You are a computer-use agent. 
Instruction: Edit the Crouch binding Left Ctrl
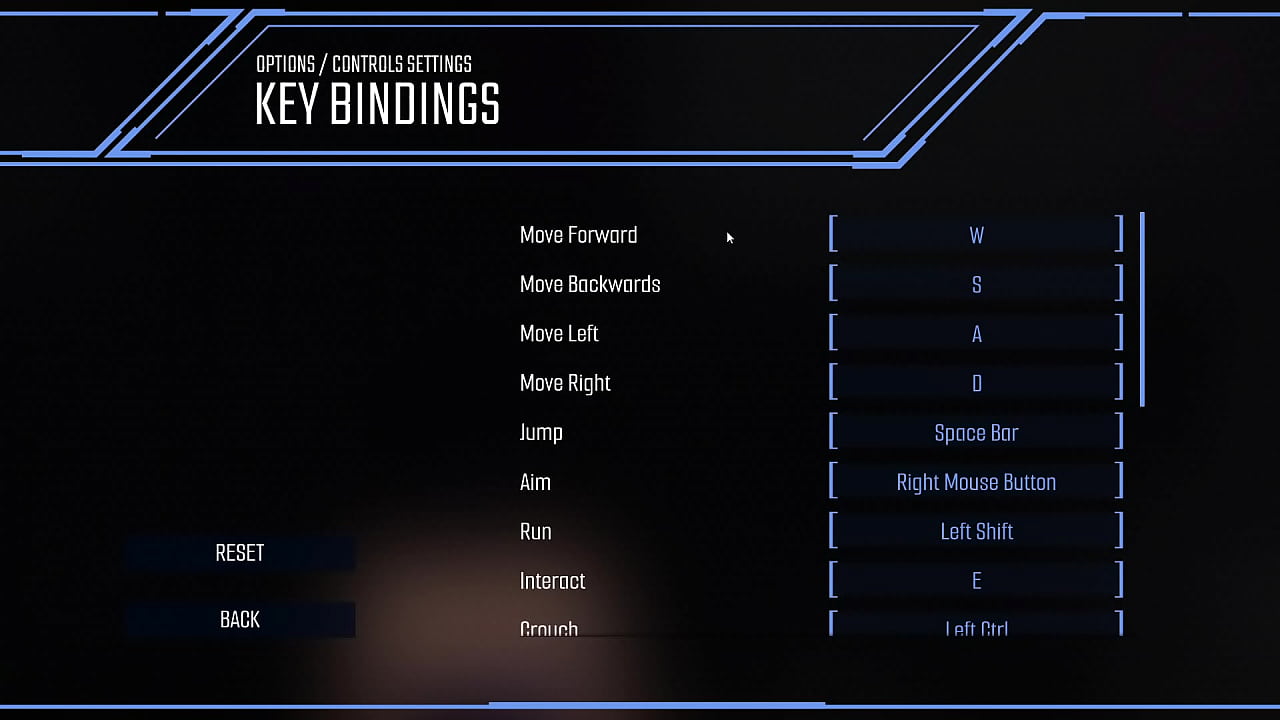[976, 626]
